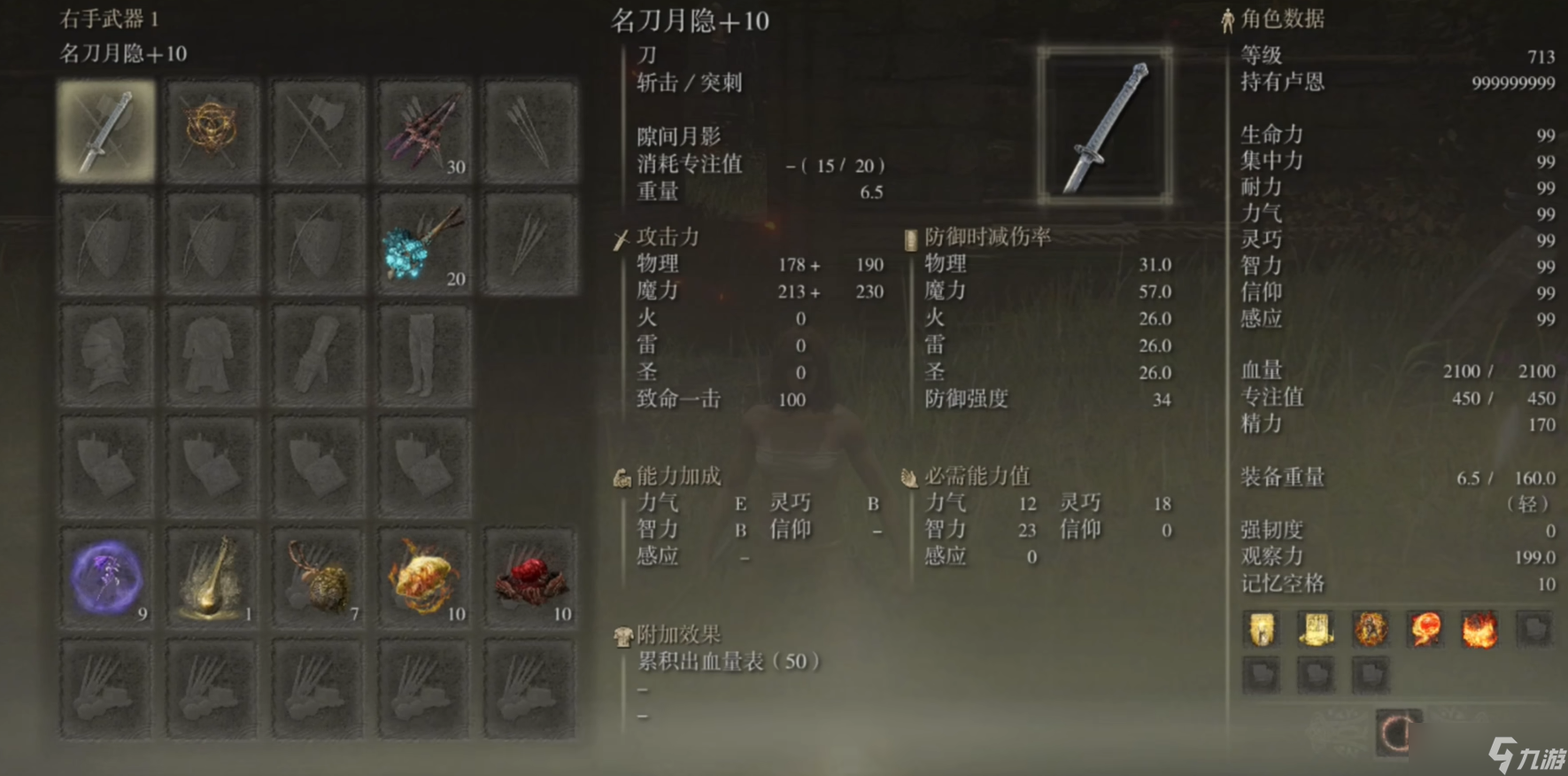Select the flame explosion buff icon

1481,631
